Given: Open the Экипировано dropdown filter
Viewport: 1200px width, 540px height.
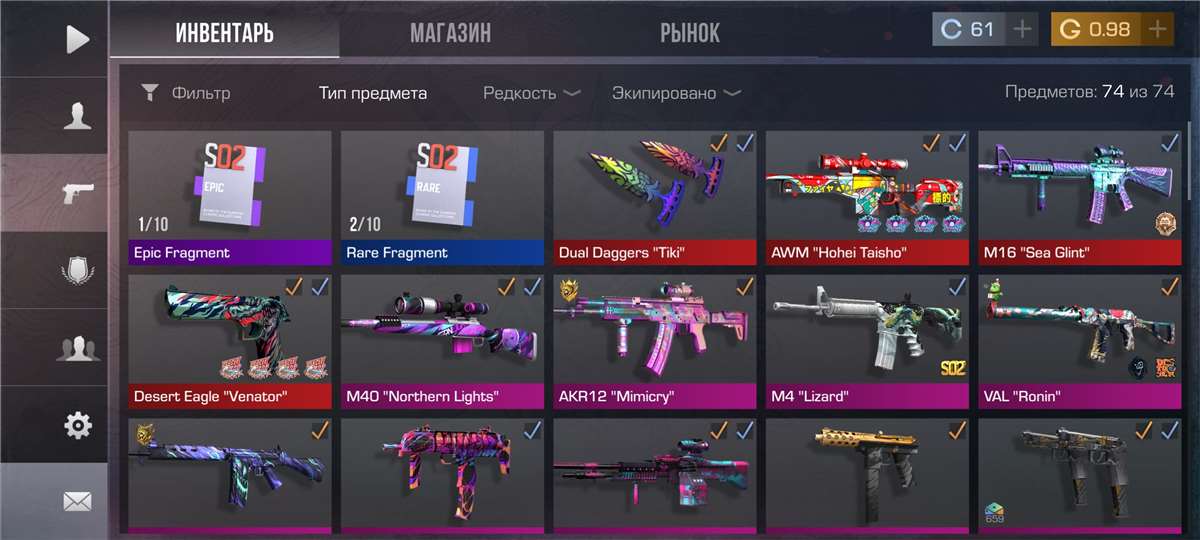Looking at the screenshot, I should [x=676, y=93].
